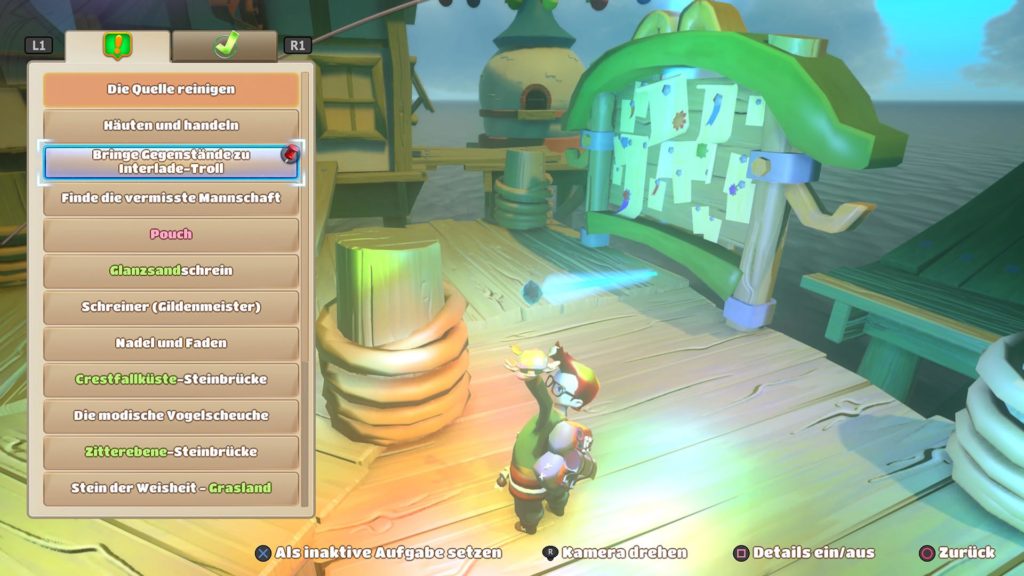Select the quest 'Die Quelle reinigen'
Image resolution: width=1024 pixels, height=576 pixels.
click(171, 89)
